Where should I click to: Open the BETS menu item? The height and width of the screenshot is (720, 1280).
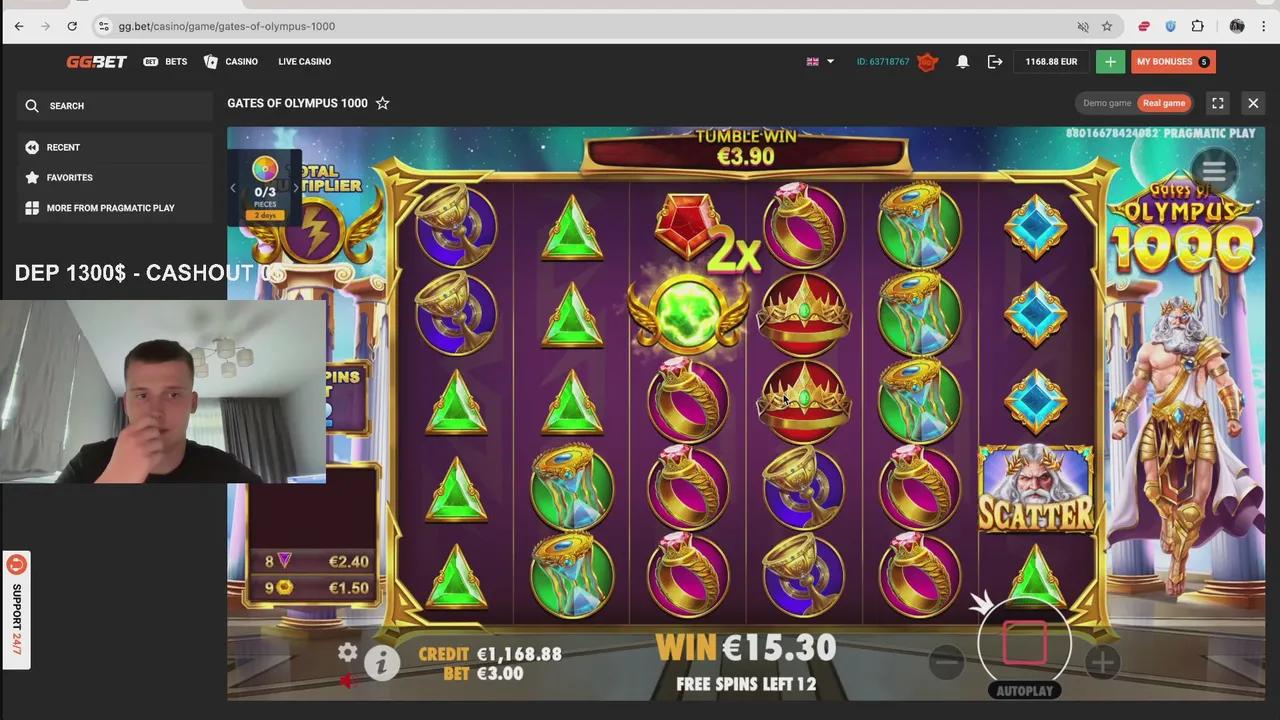pyautogui.click(x=176, y=61)
